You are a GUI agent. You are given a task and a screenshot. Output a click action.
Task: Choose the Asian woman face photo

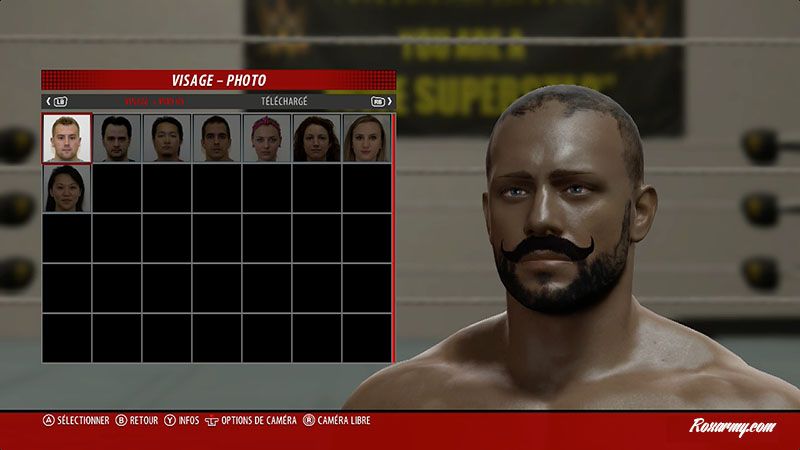pos(66,188)
